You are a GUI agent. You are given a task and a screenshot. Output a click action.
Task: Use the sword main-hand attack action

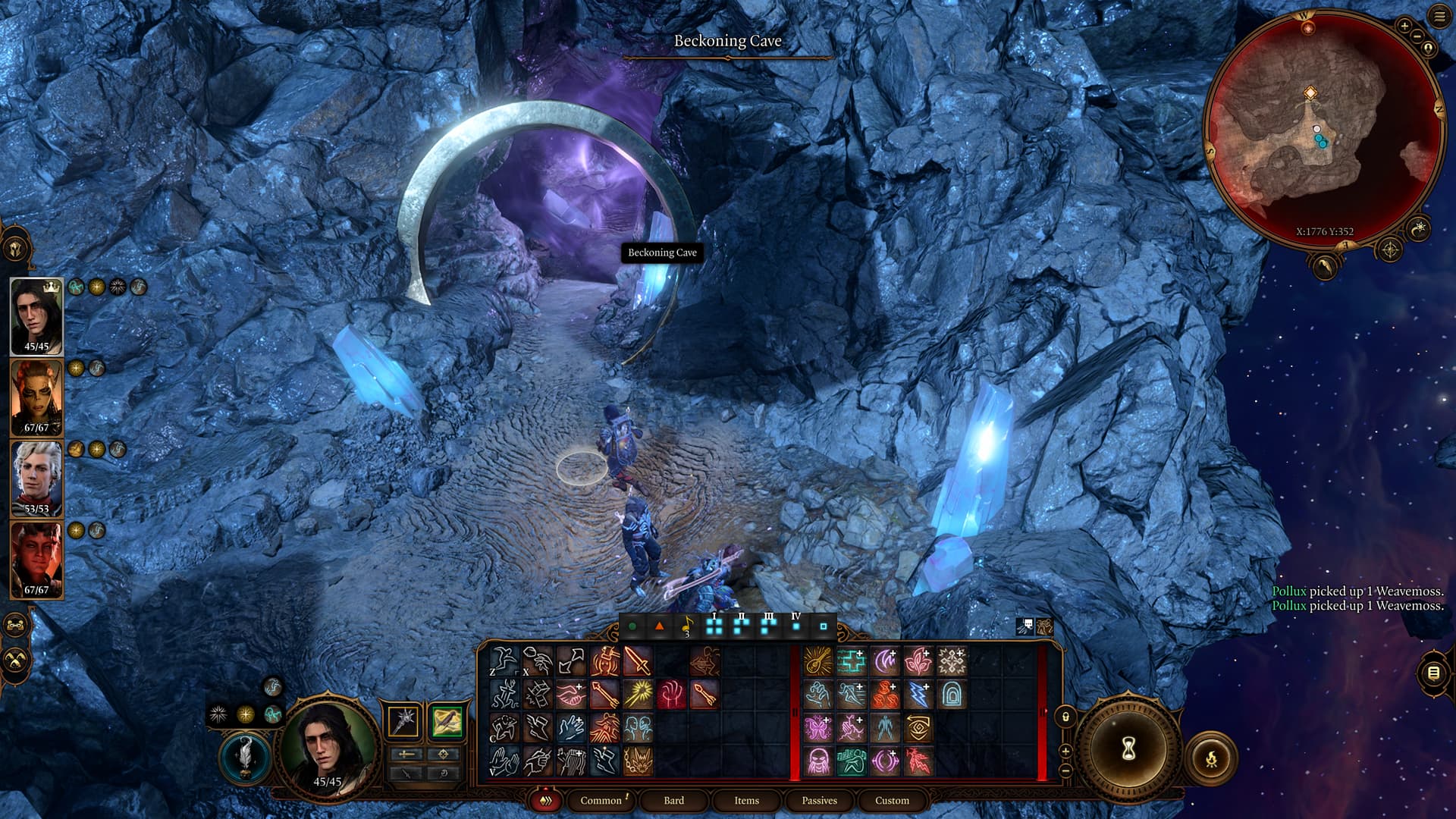pos(638,661)
